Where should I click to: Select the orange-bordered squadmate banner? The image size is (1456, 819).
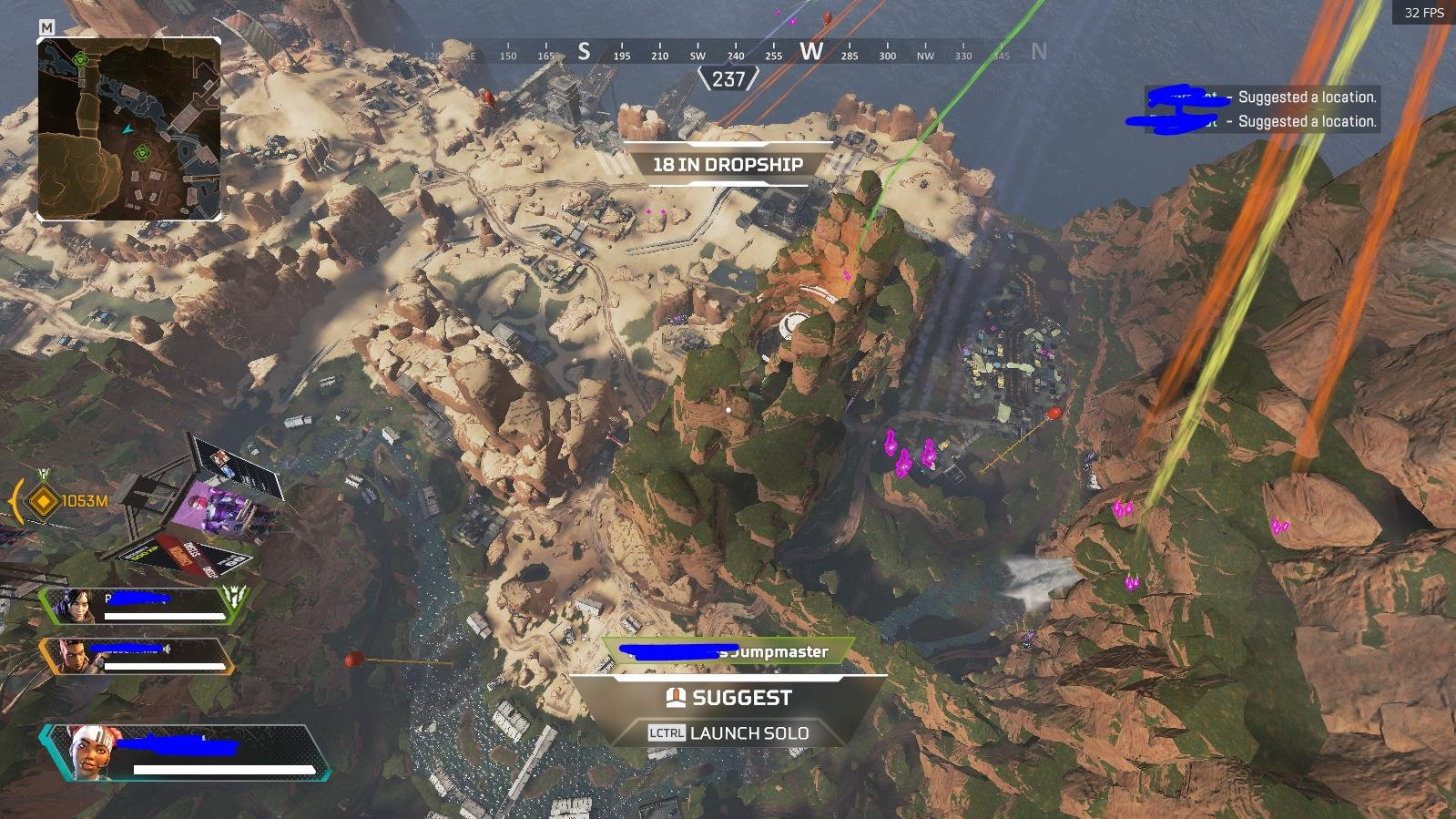[x=137, y=656]
